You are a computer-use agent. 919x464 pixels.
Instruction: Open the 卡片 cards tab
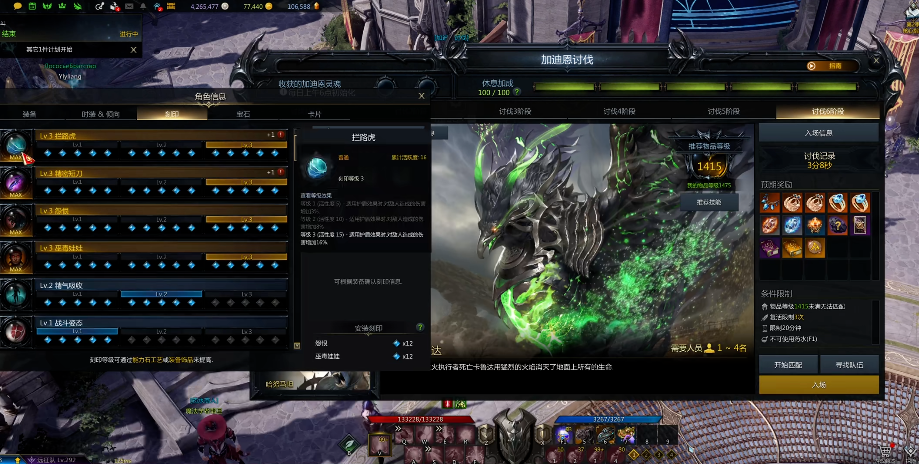click(314, 114)
